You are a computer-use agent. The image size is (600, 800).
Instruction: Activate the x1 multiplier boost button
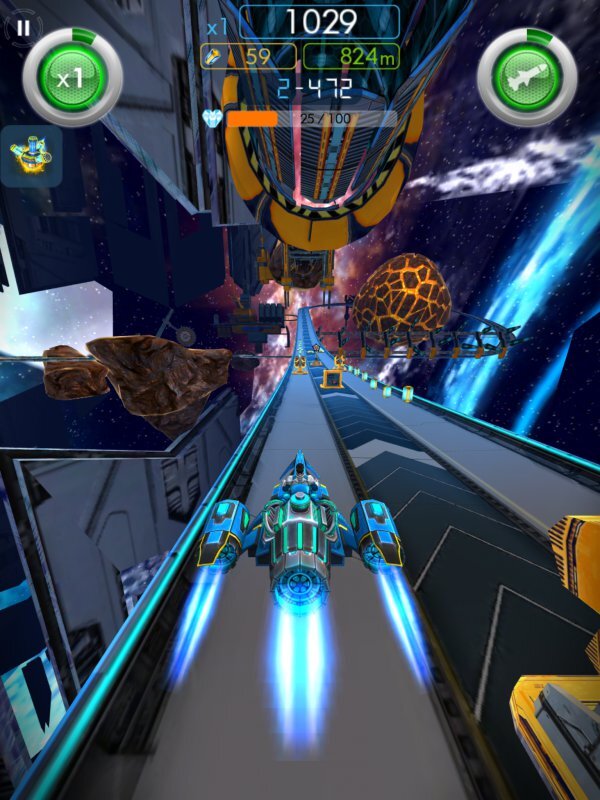click(x=72, y=77)
